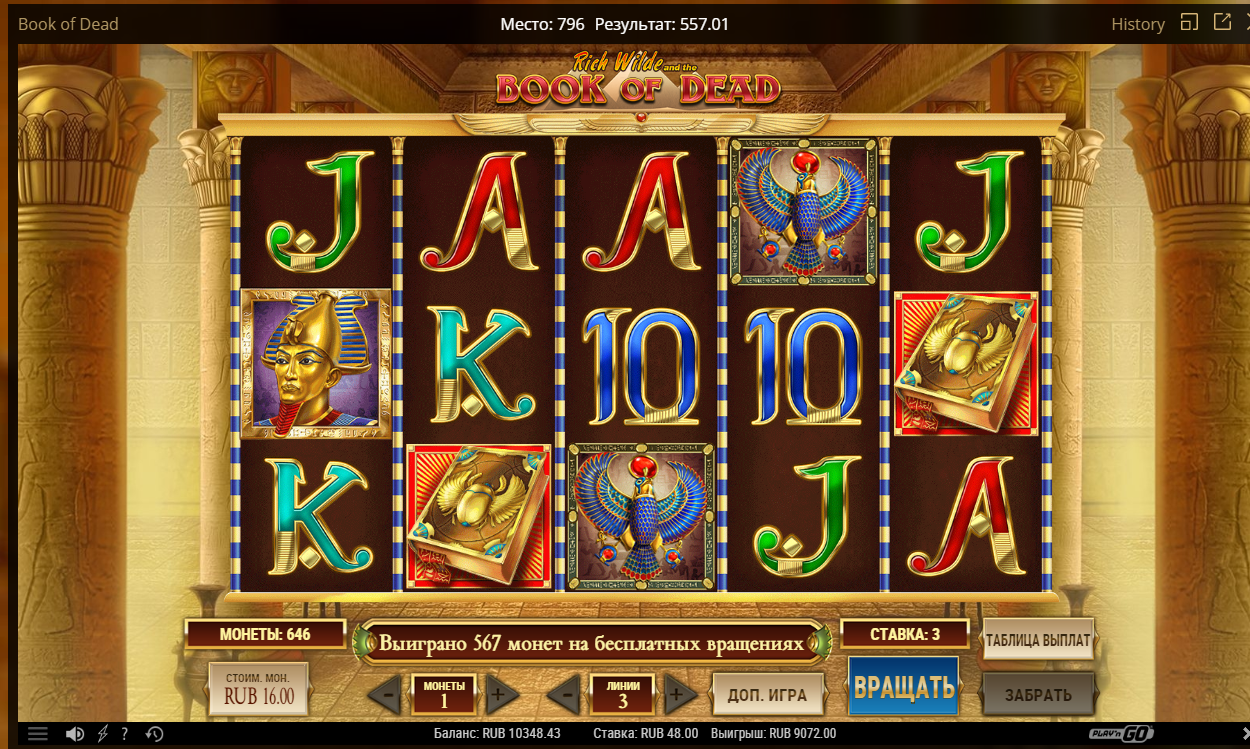The image size is (1250, 749).
Task: Spin the reels with the ВРАЩАТЬ button
Action: tap(903, 686)
